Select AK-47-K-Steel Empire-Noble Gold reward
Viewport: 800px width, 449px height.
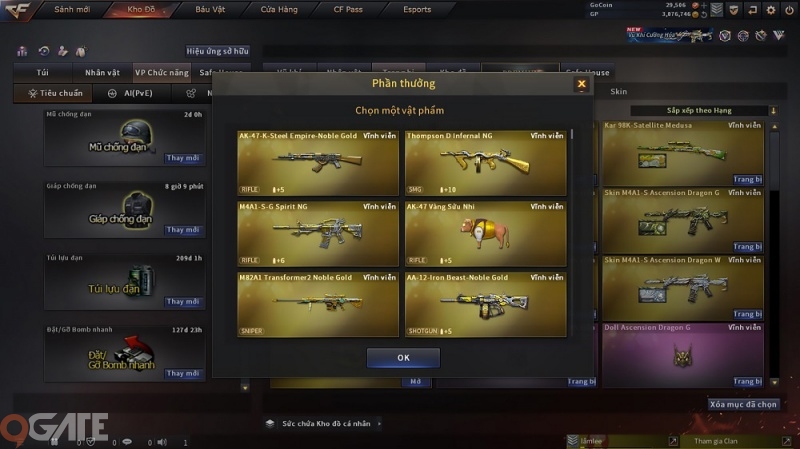318,161
